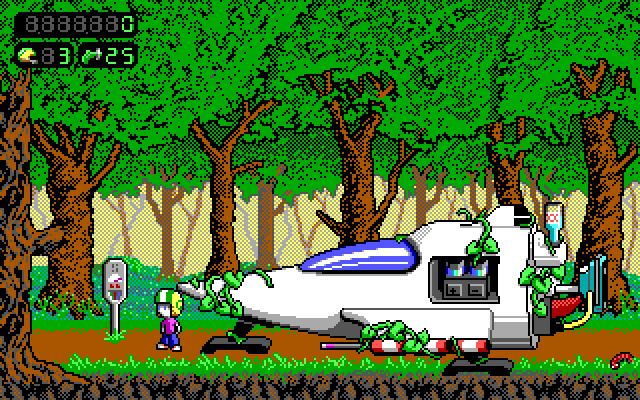This screenshot has width=640, height=400.
Task: Select the neural stunner raygun icon
Action: click(90, 54)
